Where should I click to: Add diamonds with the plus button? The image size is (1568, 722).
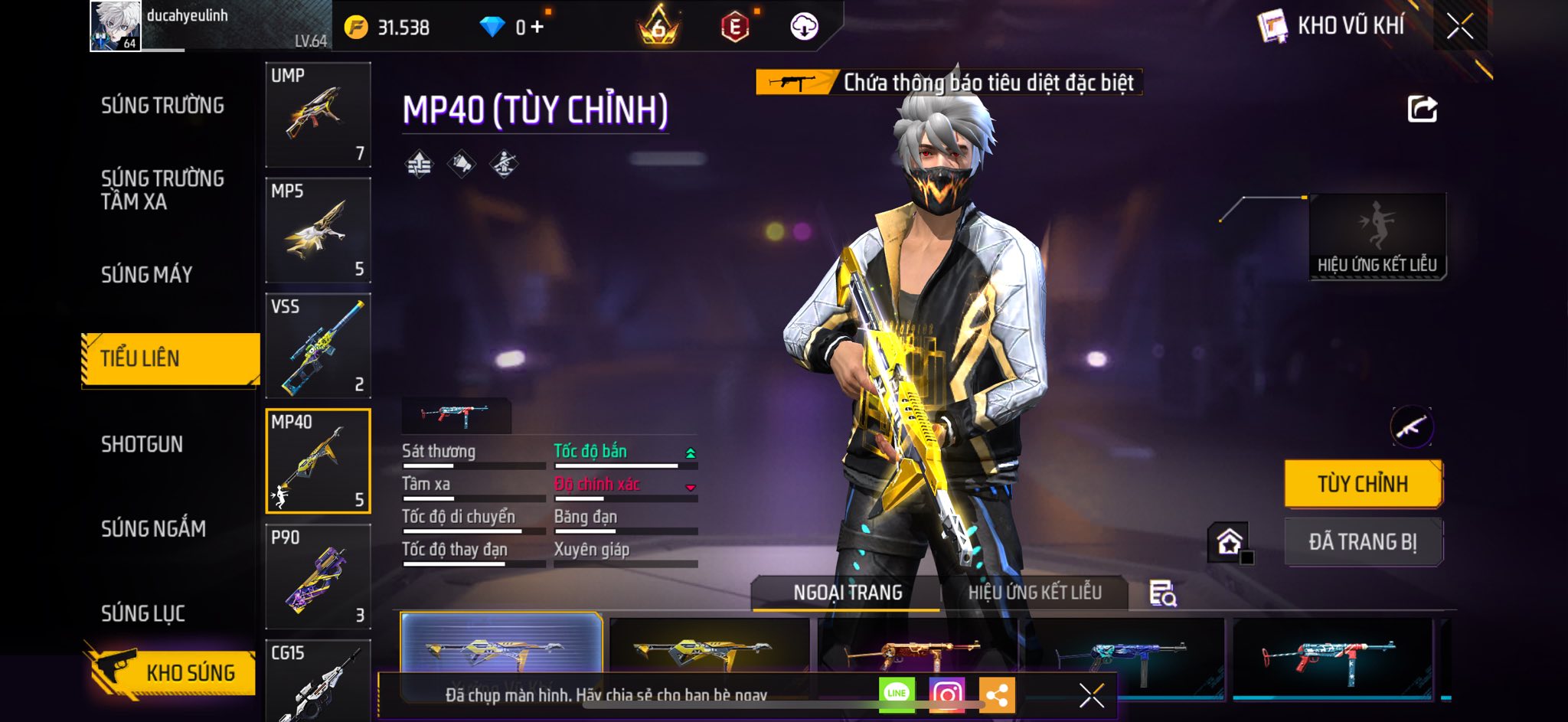pyautogui.click(x=537, y=28)
